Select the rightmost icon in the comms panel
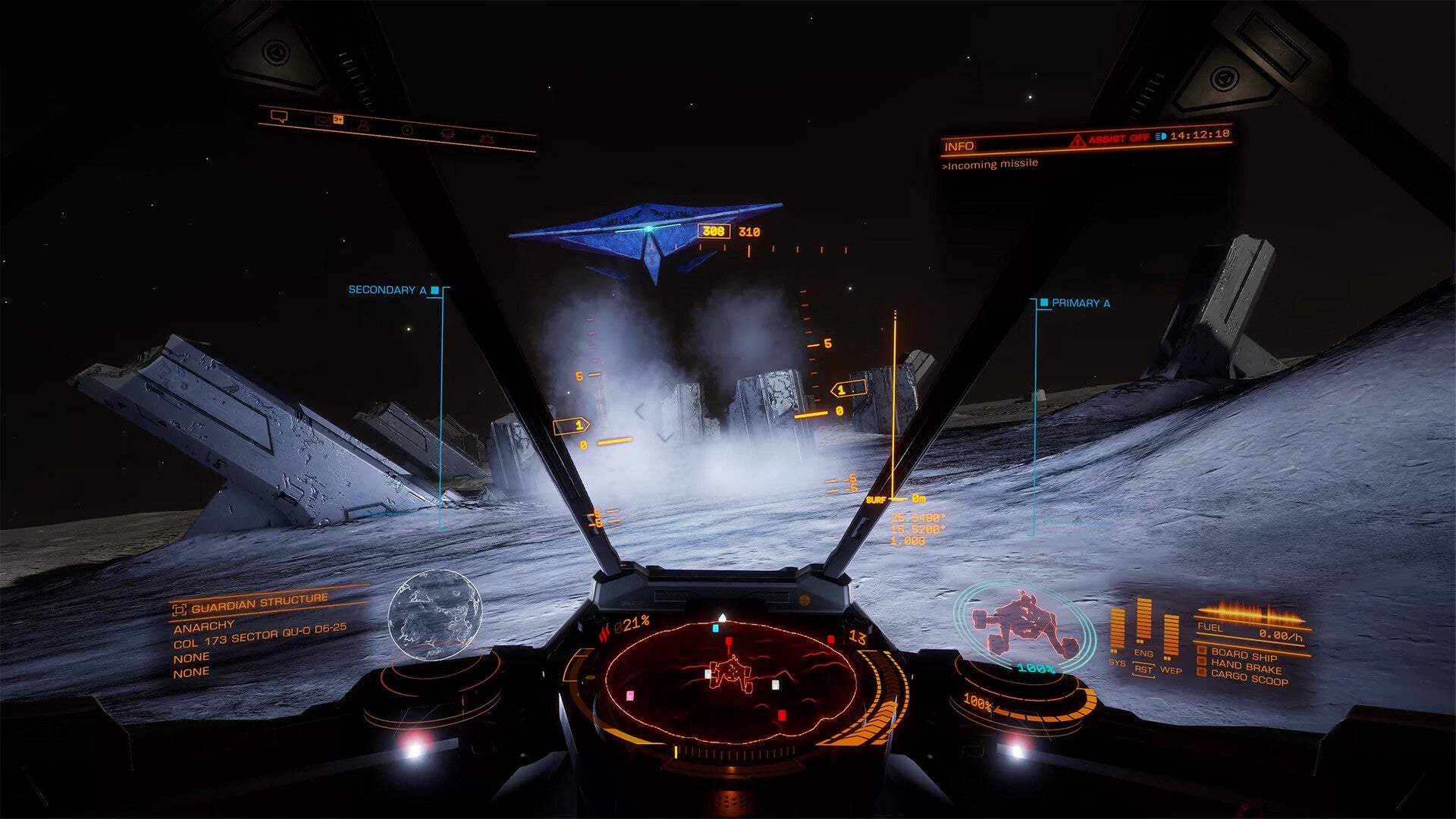This screenshot has width=1456, height=819. (488, 140)
